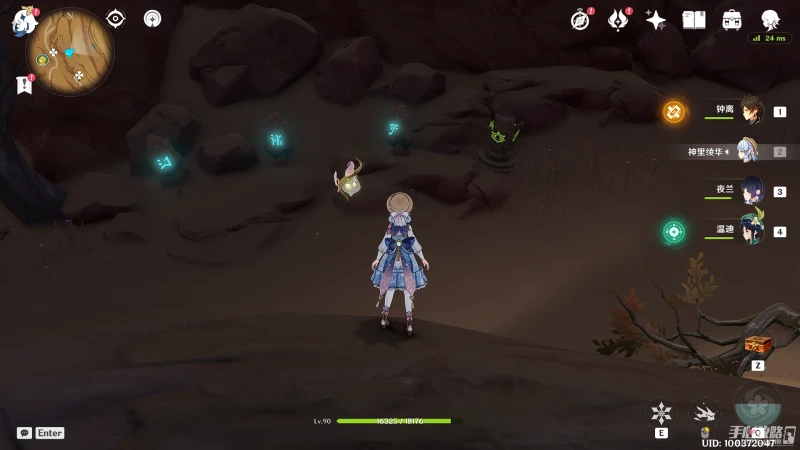Switch to party member 钟离
This screenshot has width=800, height=450.
point(750,111)
